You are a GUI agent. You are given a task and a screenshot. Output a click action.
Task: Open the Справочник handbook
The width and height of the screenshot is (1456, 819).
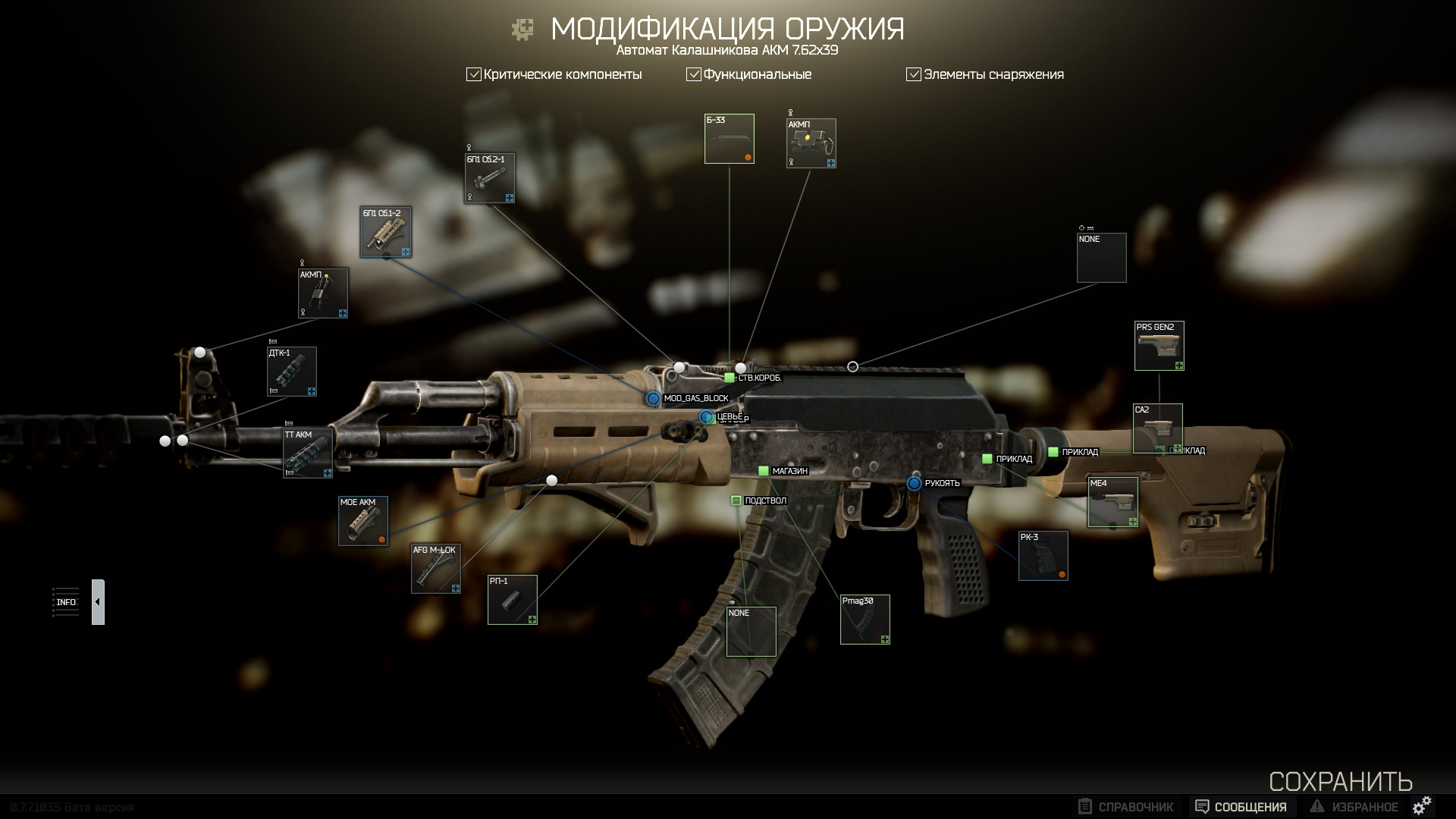tap(1126, 807)
